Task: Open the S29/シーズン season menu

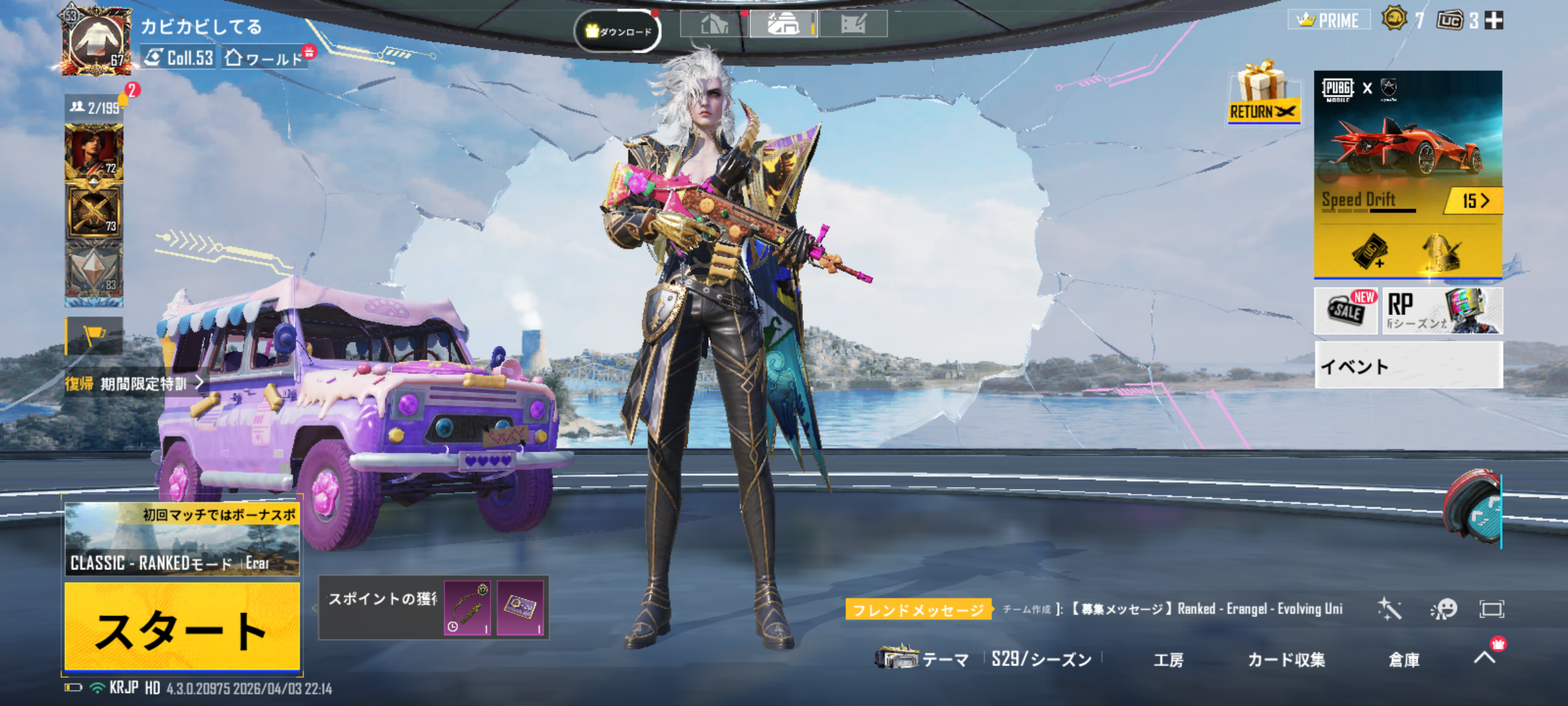Action: pyautogui.click(x=1041, y=660)
